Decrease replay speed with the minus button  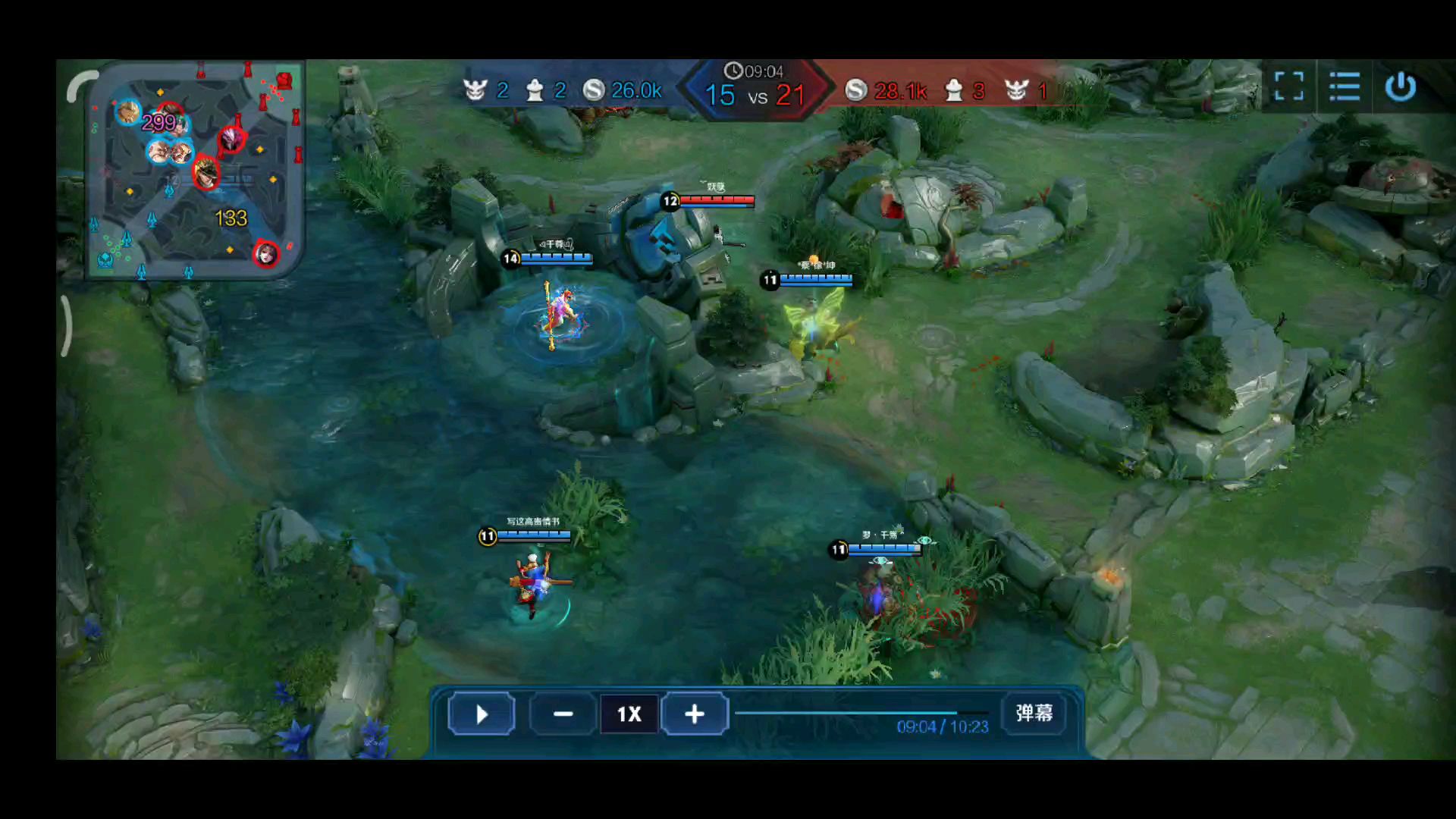tap(563, 714)
